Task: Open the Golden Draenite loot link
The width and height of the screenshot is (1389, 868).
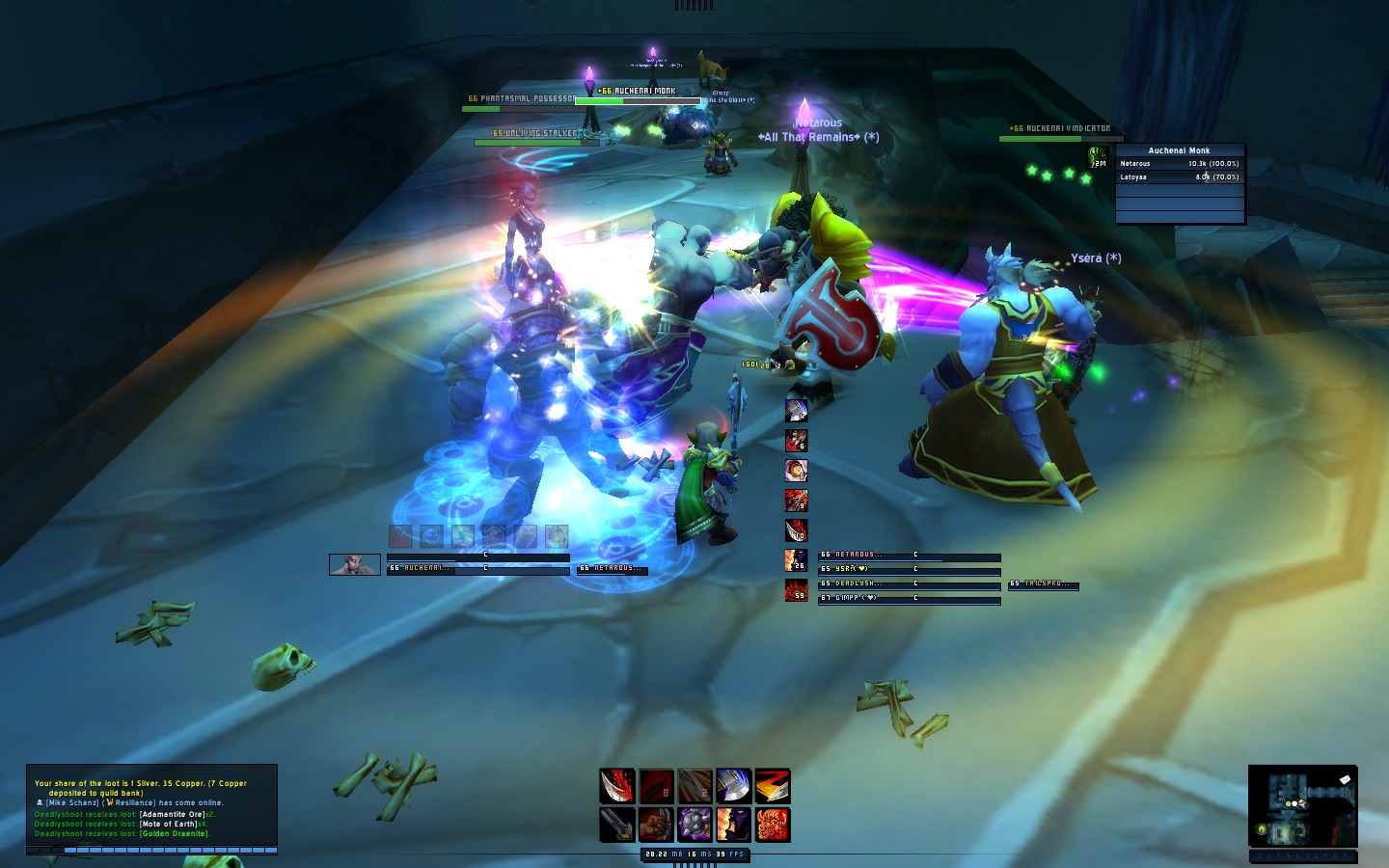Action: point(174,834)
